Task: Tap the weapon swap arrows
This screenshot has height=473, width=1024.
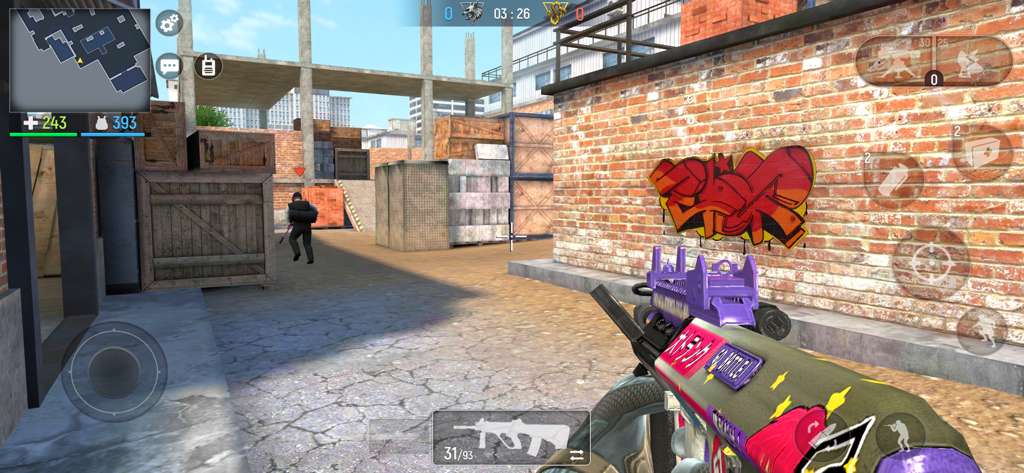Action: pyautogui.click(x=577, y=455)
